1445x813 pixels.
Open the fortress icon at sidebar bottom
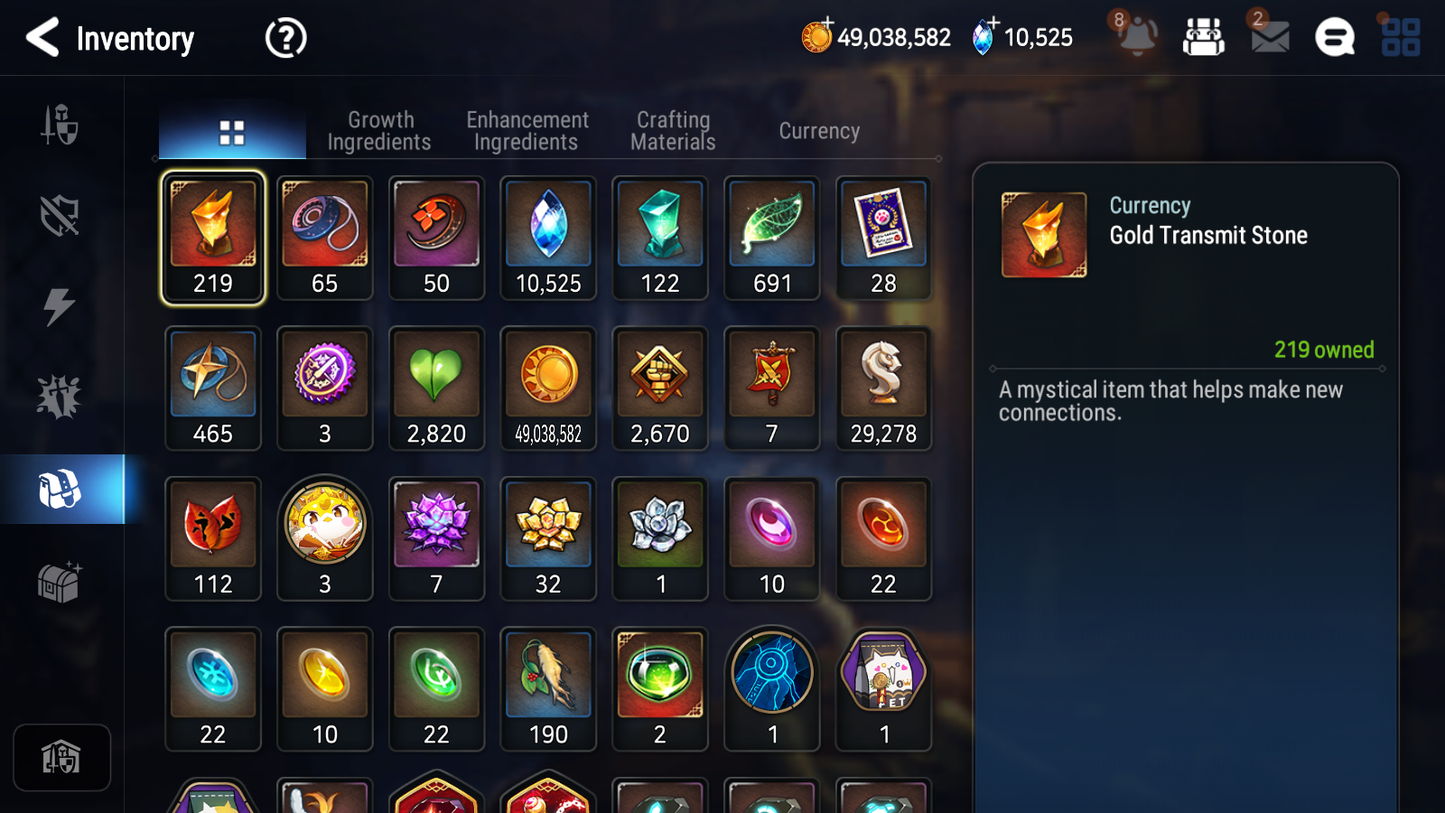point(62,757)
